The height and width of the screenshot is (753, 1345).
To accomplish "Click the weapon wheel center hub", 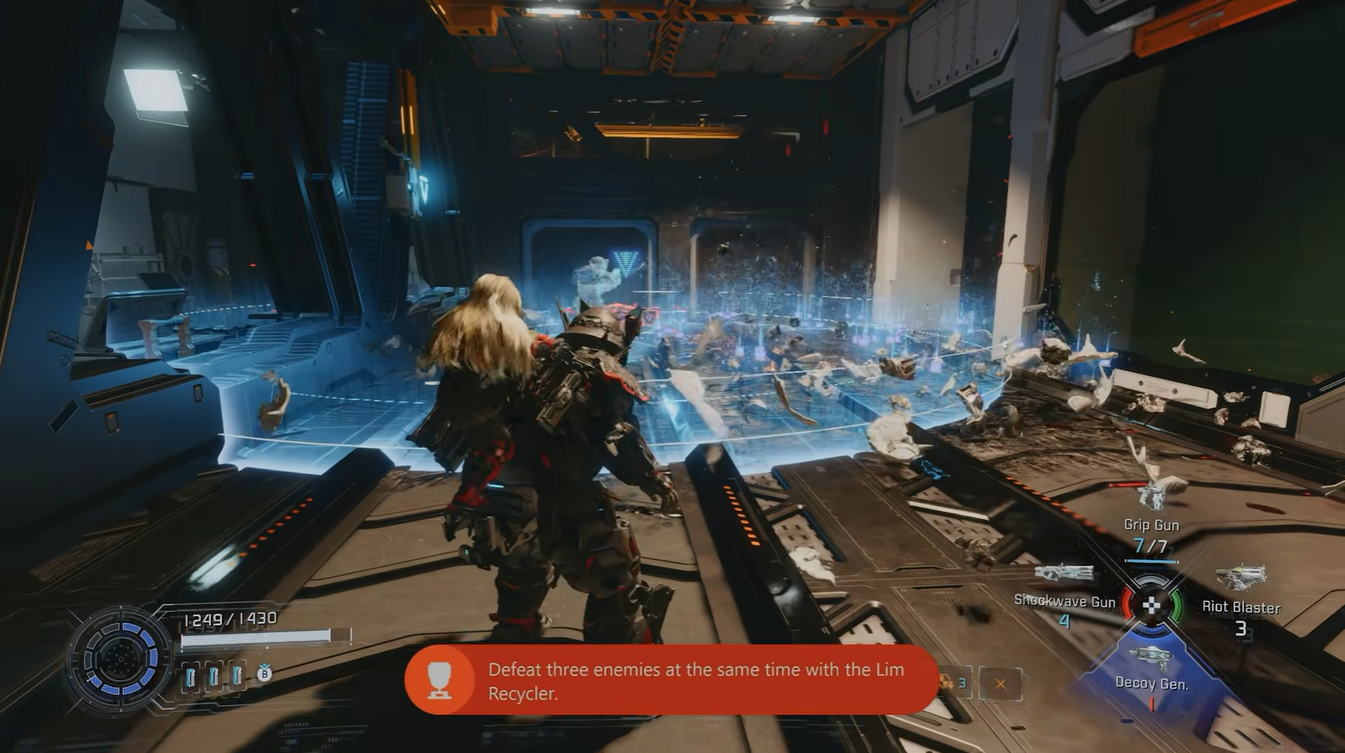I will [1152, 604].
